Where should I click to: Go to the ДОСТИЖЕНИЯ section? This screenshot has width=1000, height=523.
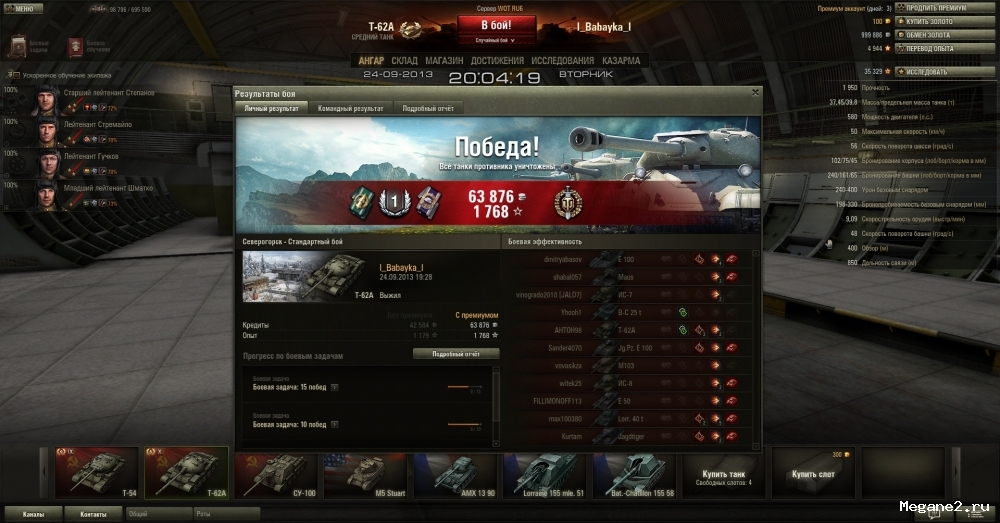click(x=498, y=61)
